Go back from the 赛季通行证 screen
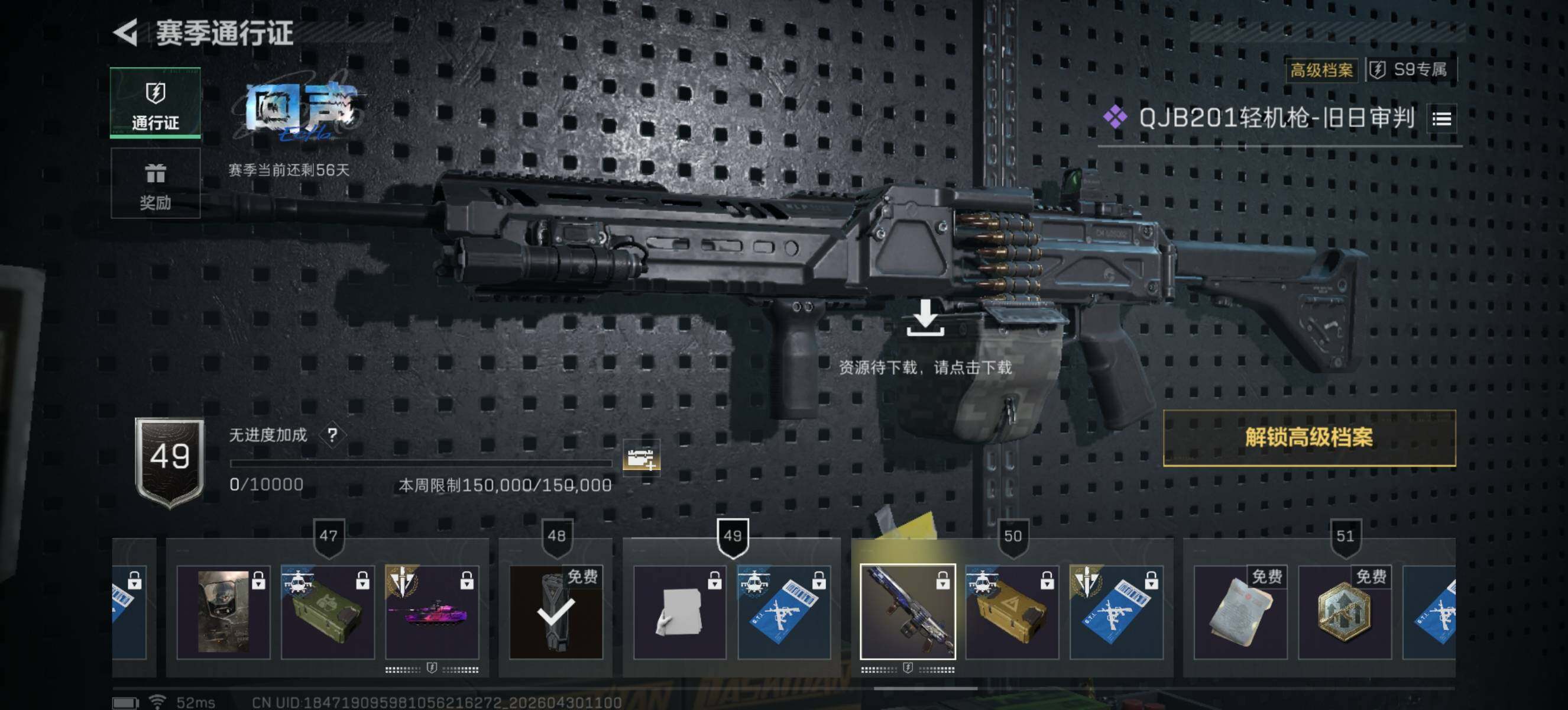The image size is (1568, 710). (127, 33)
